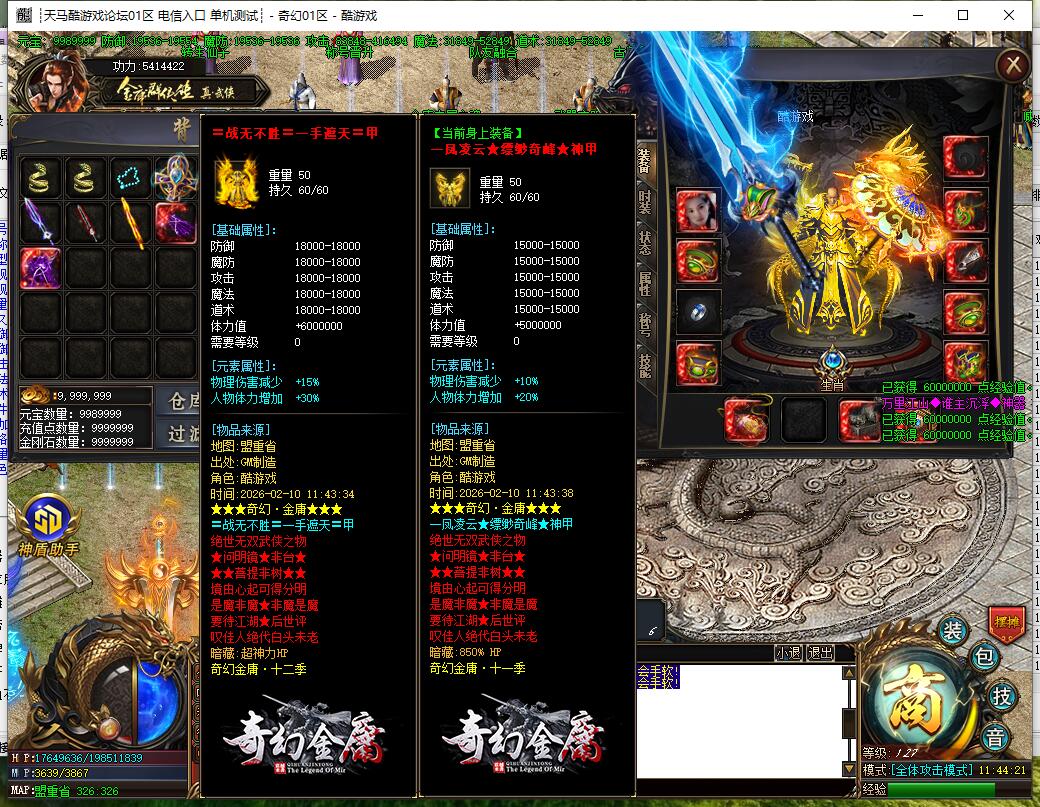Choose the ornate blue-gem amulet in bag

(175, 178)
